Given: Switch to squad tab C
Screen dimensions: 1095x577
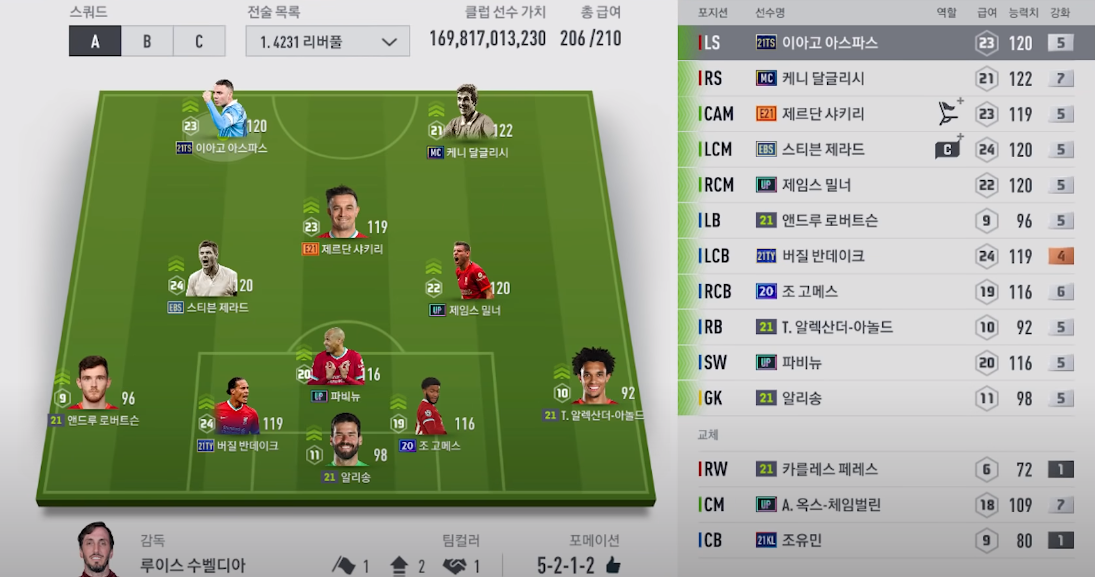Looking at the screenshot, I should (x=199, y=41).
